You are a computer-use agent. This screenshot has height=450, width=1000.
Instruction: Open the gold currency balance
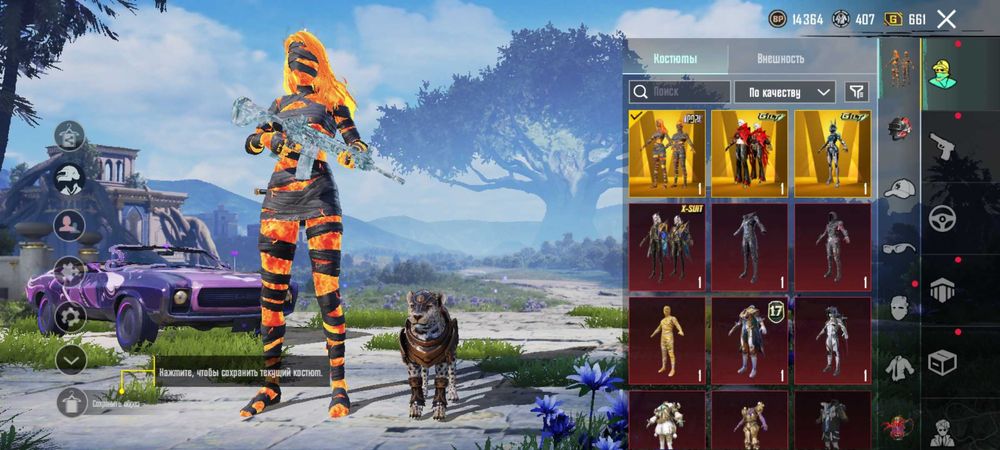(x=907, y=19)
